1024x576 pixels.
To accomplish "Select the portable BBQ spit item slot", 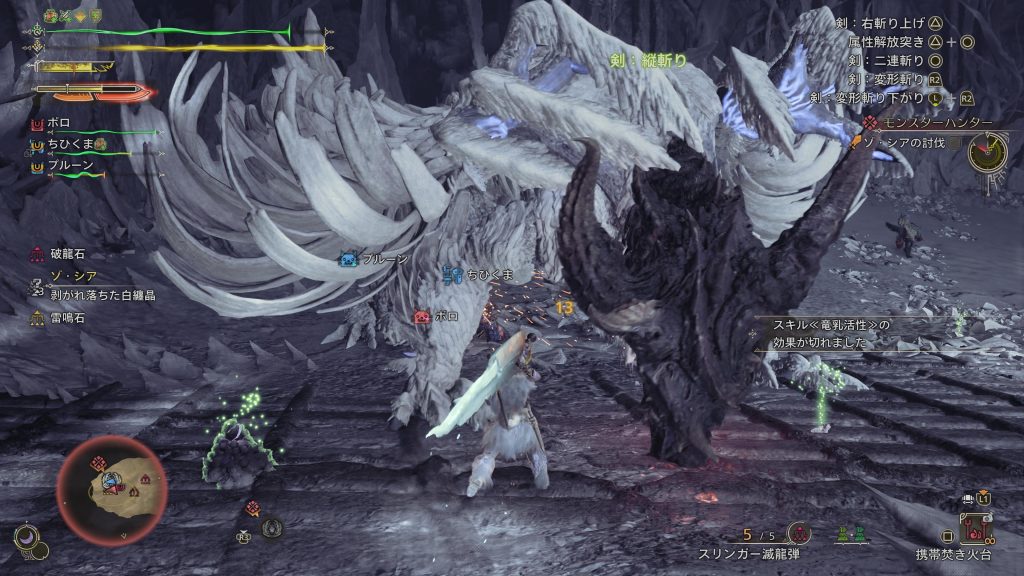I will [975, 526].
